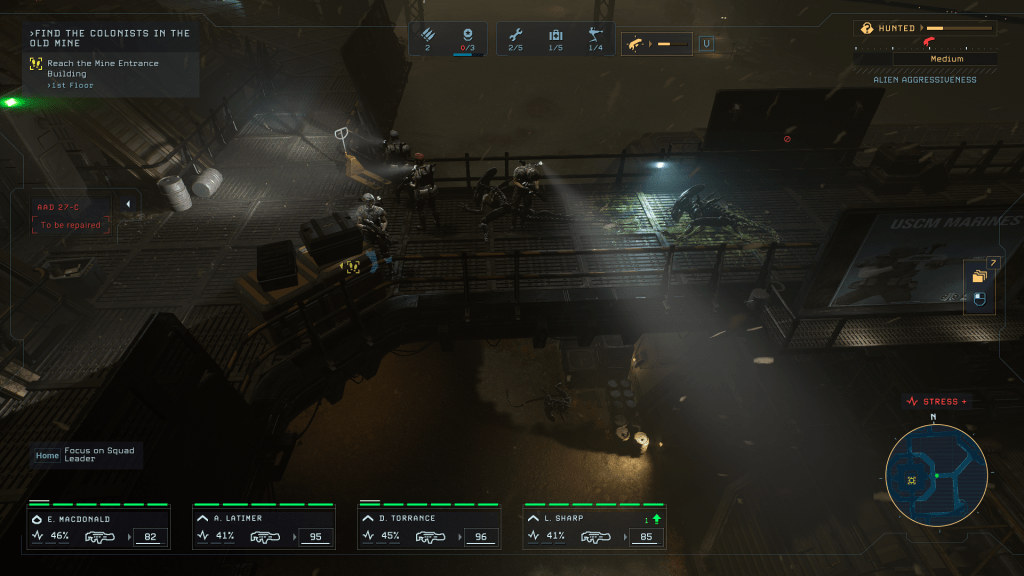
Task: Click the orange weapon ability panel
Action: (656, 43)
